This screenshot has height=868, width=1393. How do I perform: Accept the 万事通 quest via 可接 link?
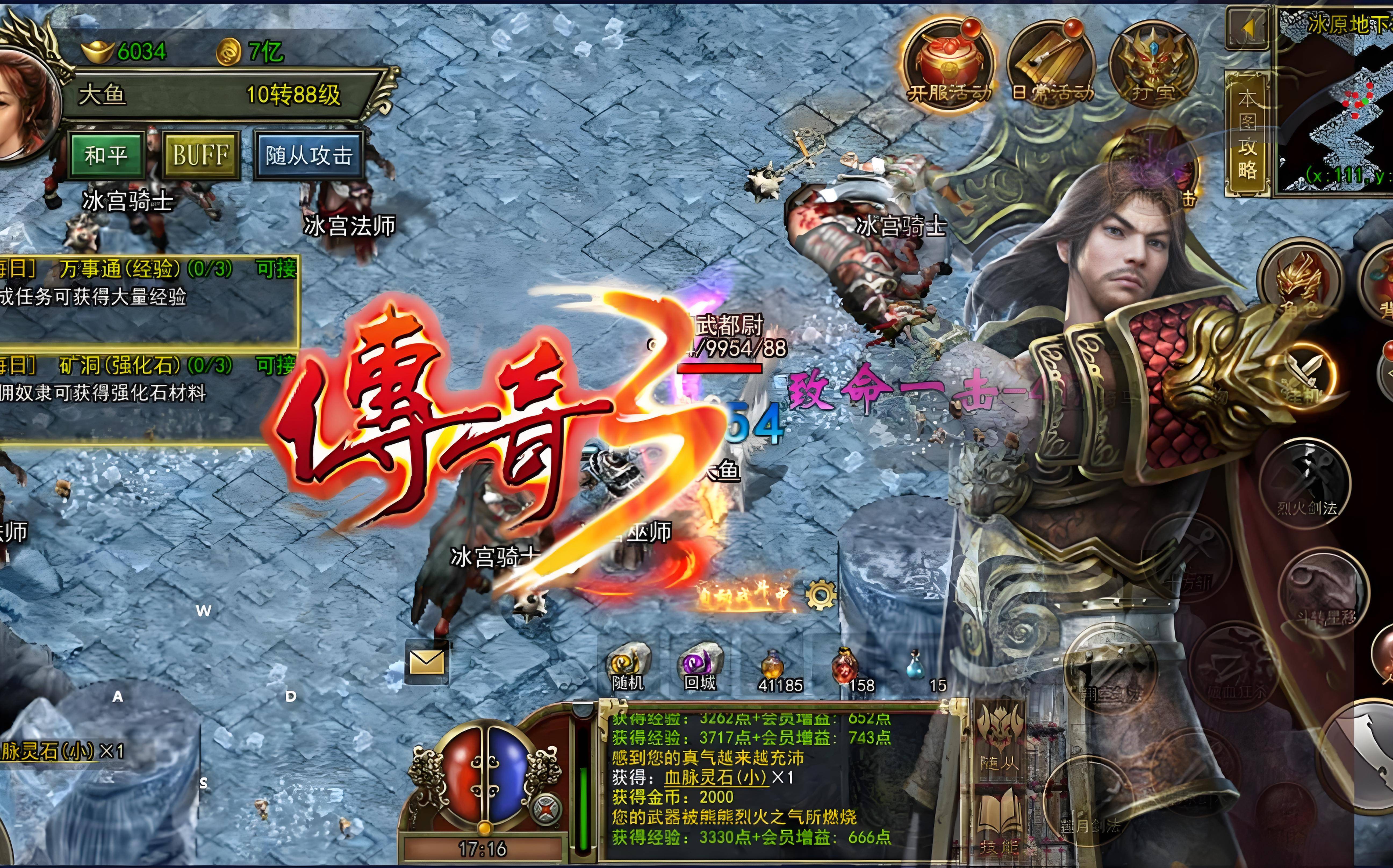point(276,269)
